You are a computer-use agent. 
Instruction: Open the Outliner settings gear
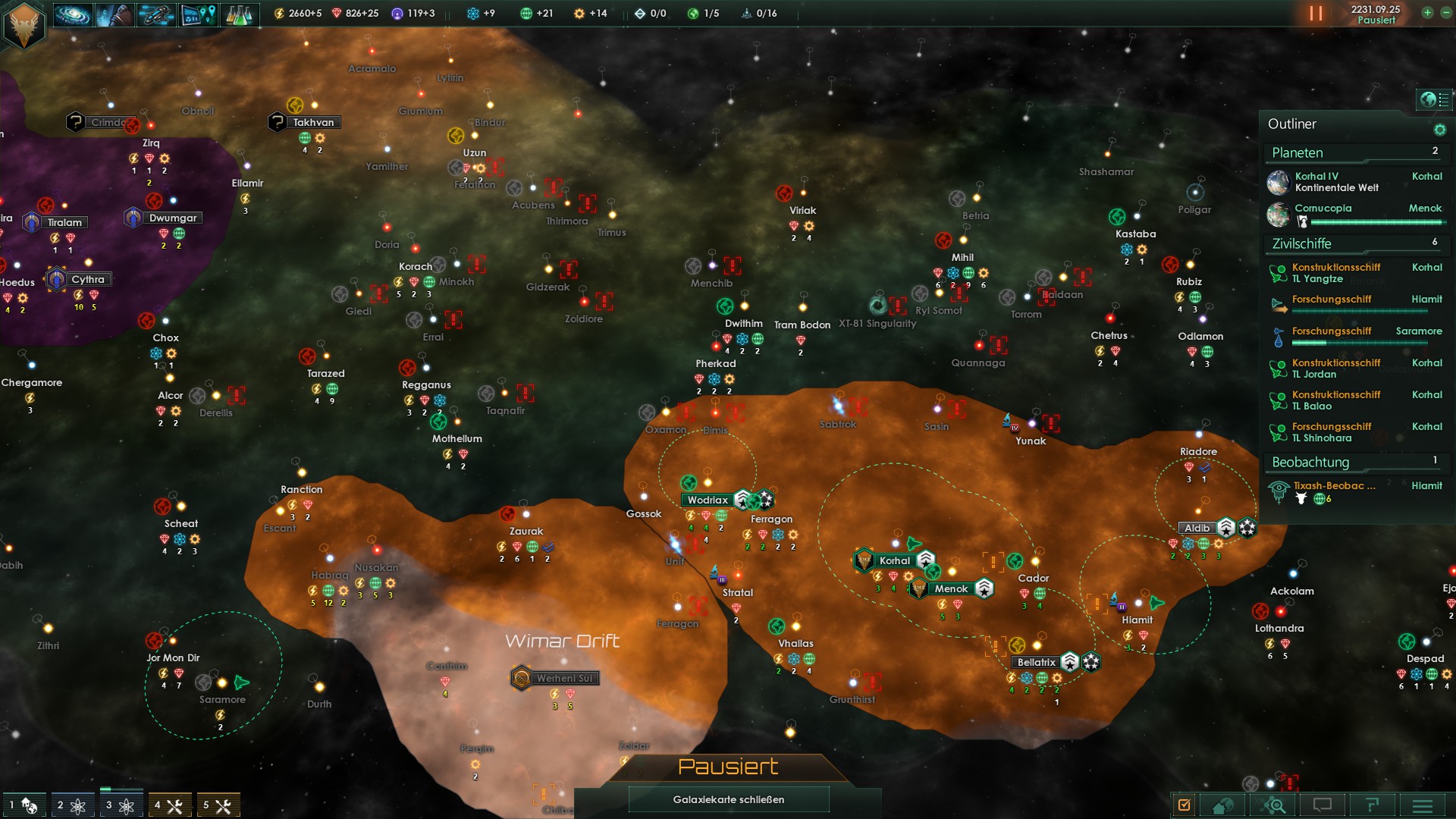coord(1439,130)
